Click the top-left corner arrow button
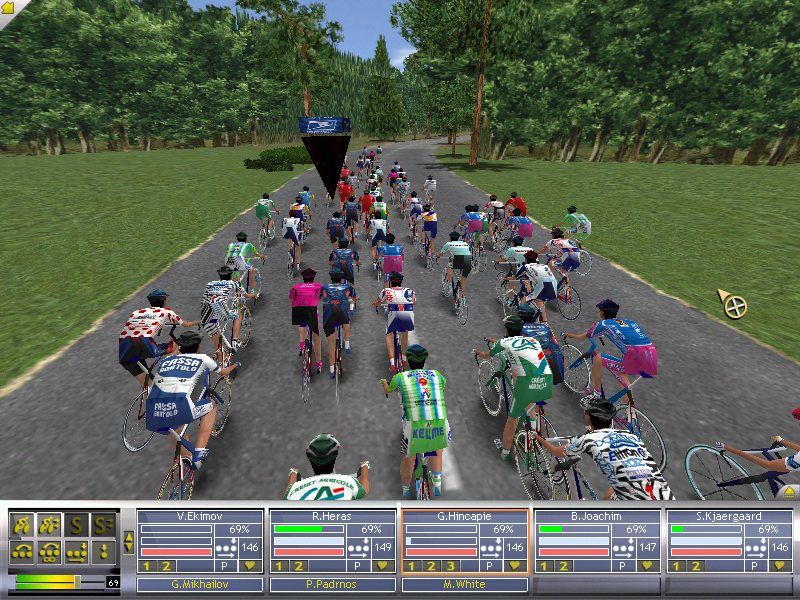This screenshot has width=800, height=600. click(8, 8)
